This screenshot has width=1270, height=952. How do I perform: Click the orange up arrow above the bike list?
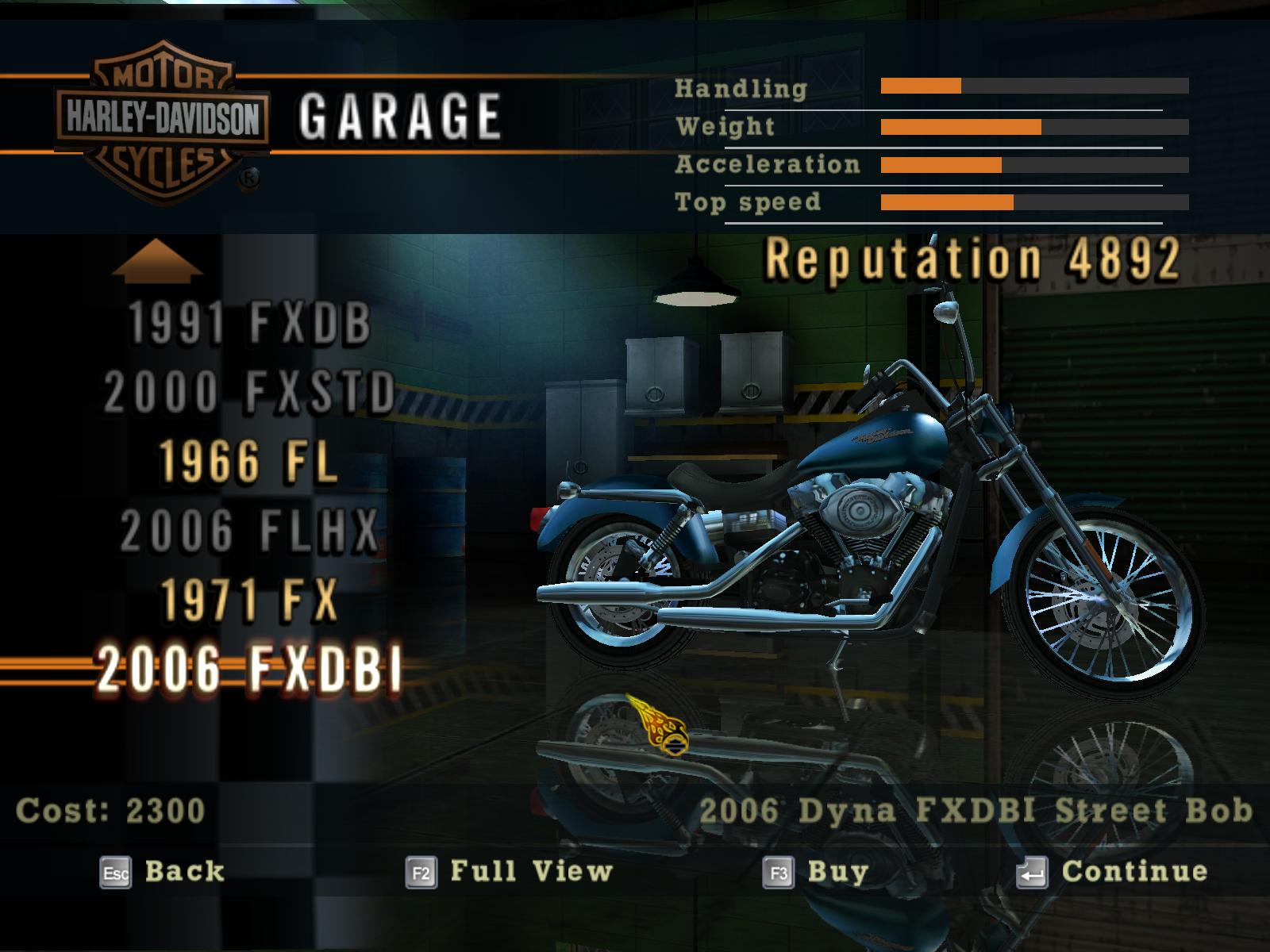tap(157, 260)
